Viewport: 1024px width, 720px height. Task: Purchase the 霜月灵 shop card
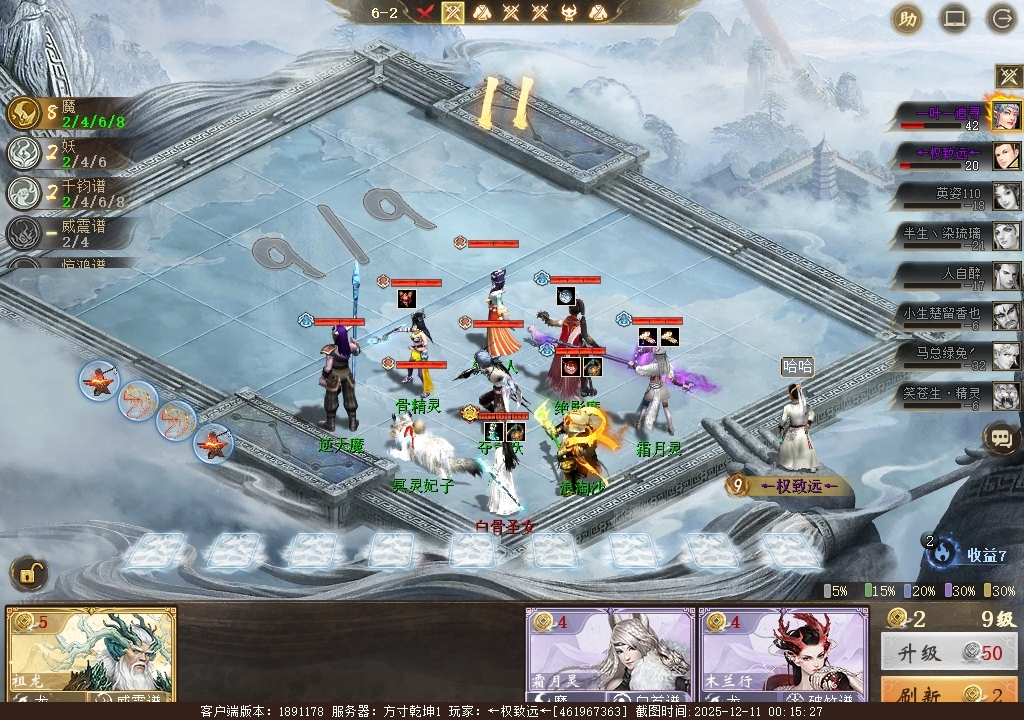click(x=610, y=654)
